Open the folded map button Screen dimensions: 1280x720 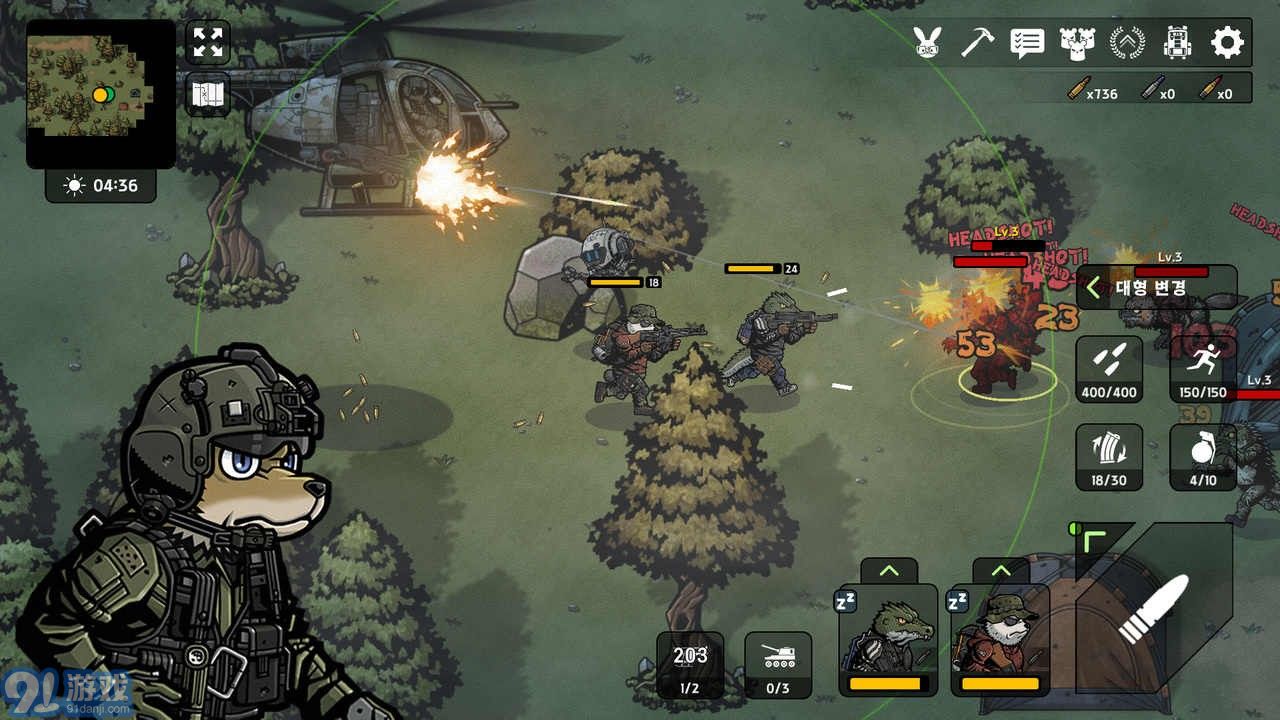tap(208, 96)
